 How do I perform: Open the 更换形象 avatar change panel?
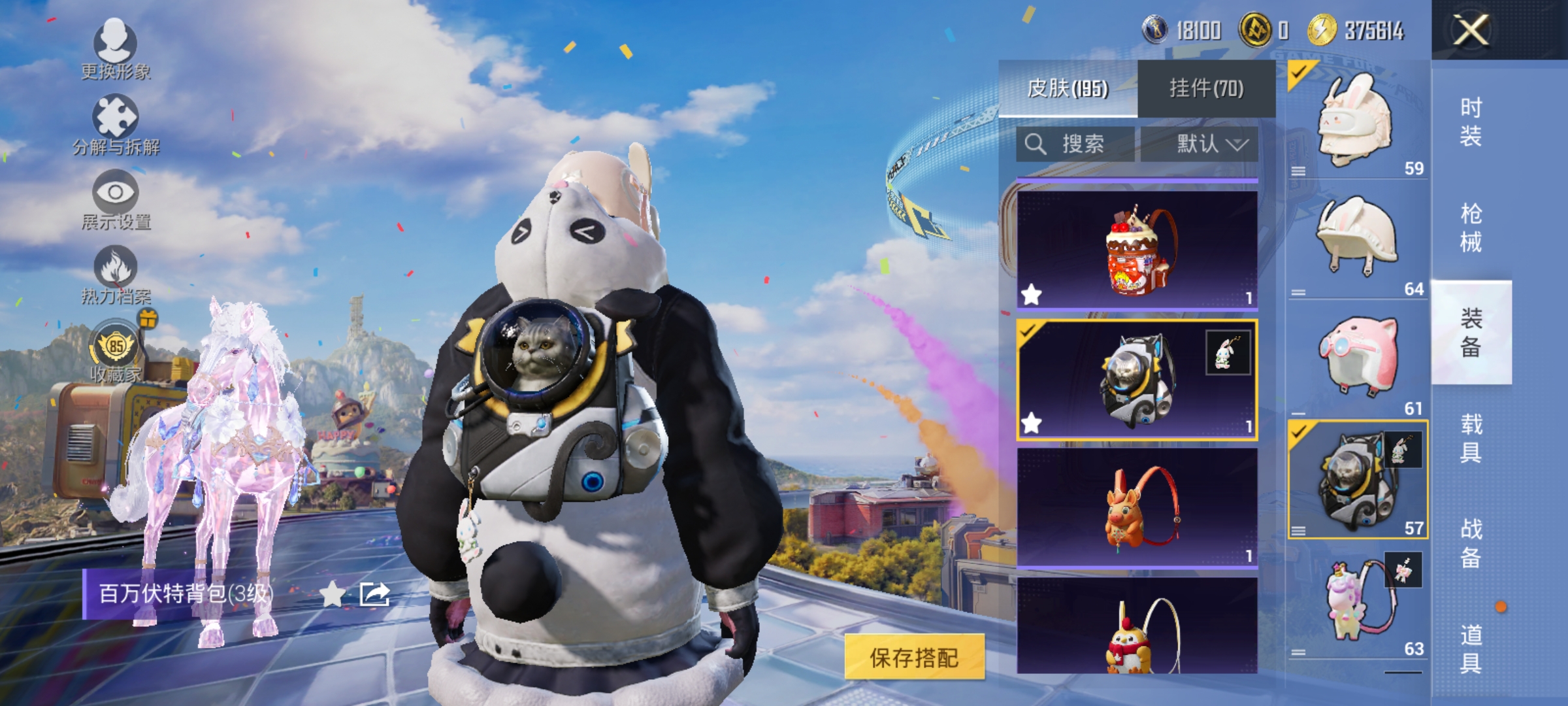click(x=114, y=49)
